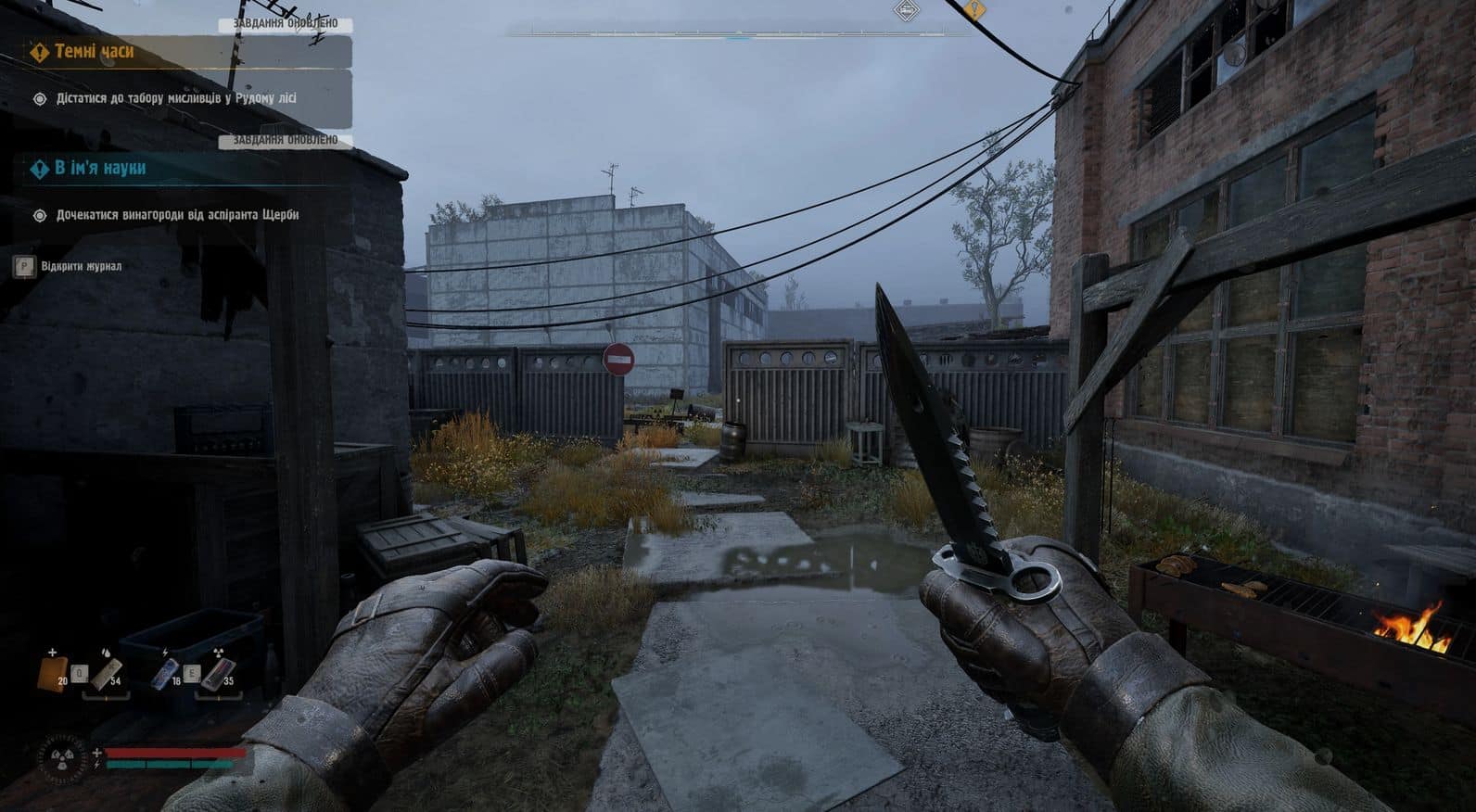The image size is (1476, 812).
Task: Click the compass bar
Action: point(737,33)
